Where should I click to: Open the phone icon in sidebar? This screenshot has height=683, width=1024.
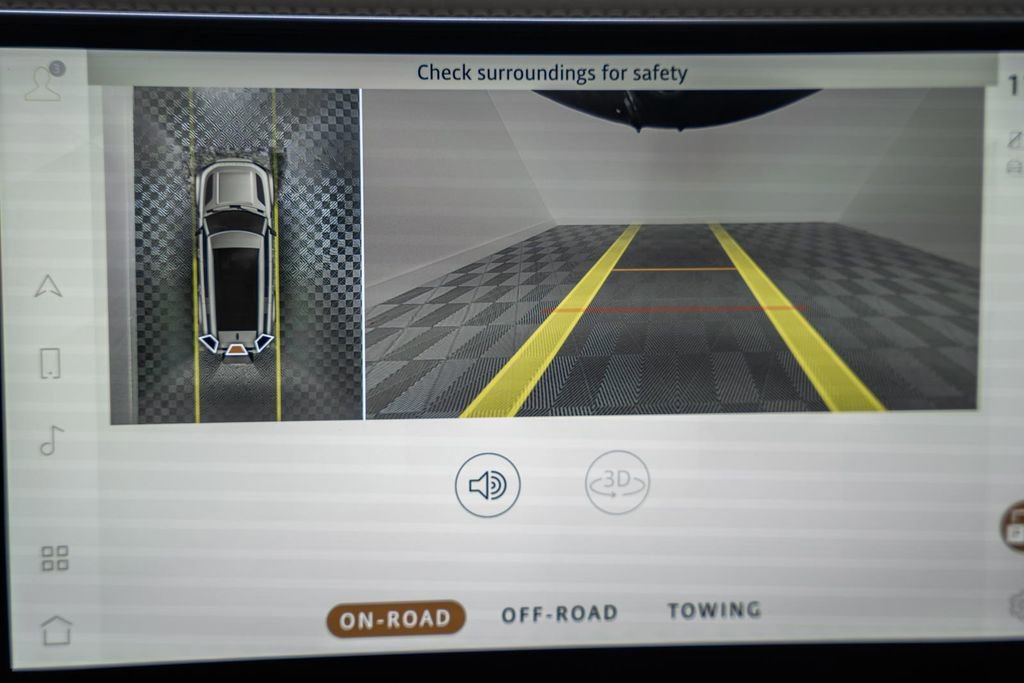click(x=50, y=363)
